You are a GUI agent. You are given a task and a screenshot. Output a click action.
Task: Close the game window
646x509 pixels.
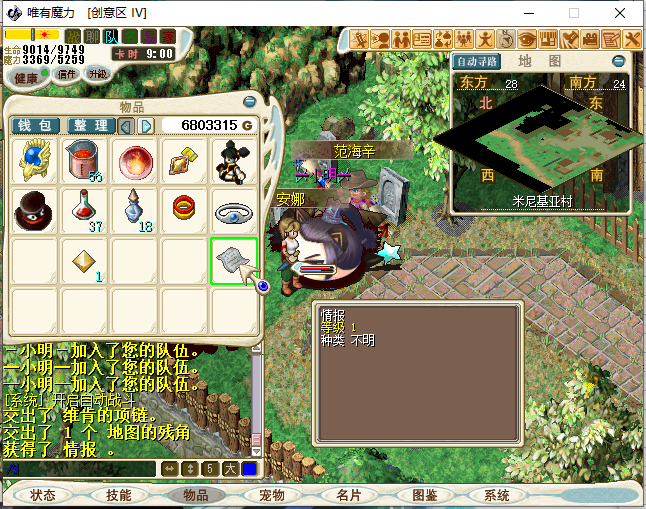pos(621,13)
